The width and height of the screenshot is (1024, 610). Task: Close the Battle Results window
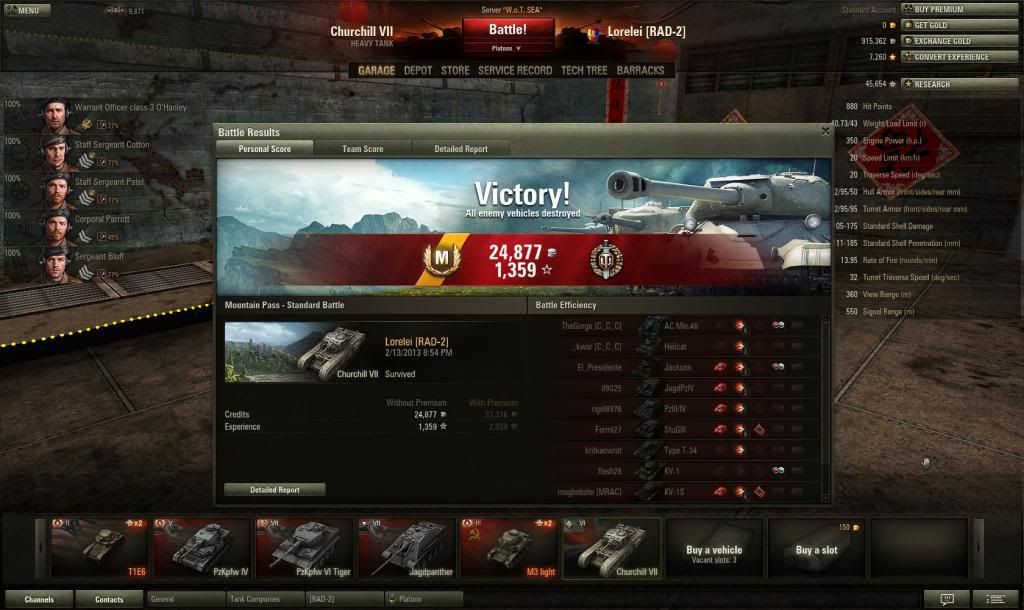(x=825, y=131)
